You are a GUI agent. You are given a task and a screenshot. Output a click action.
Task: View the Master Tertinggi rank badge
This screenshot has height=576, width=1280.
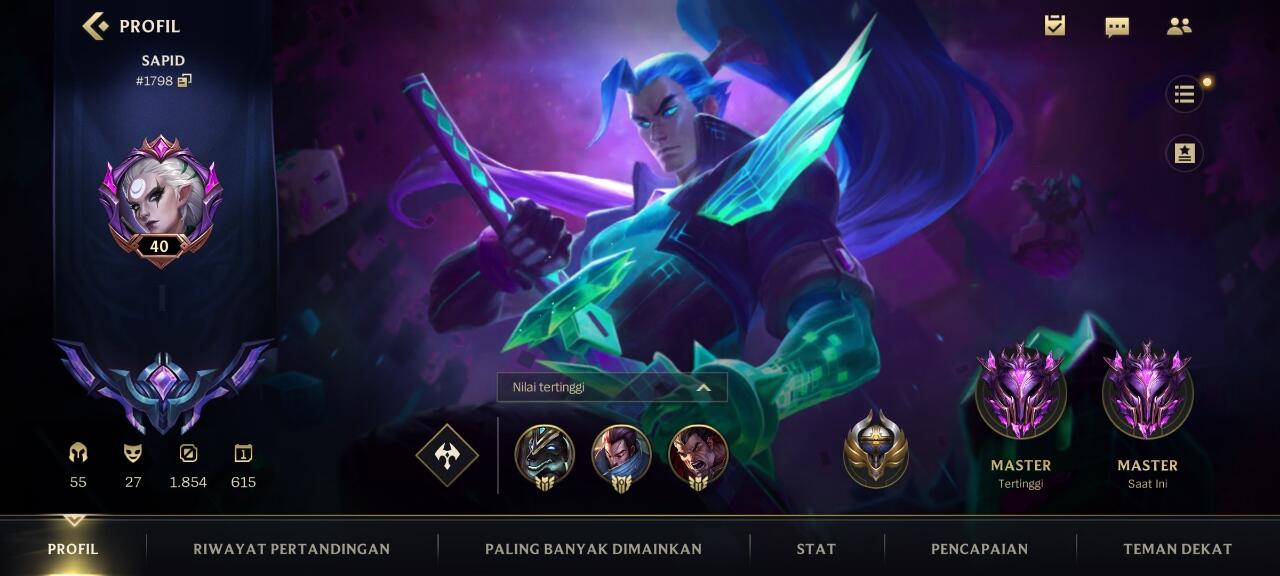(x=1020, y=394)
